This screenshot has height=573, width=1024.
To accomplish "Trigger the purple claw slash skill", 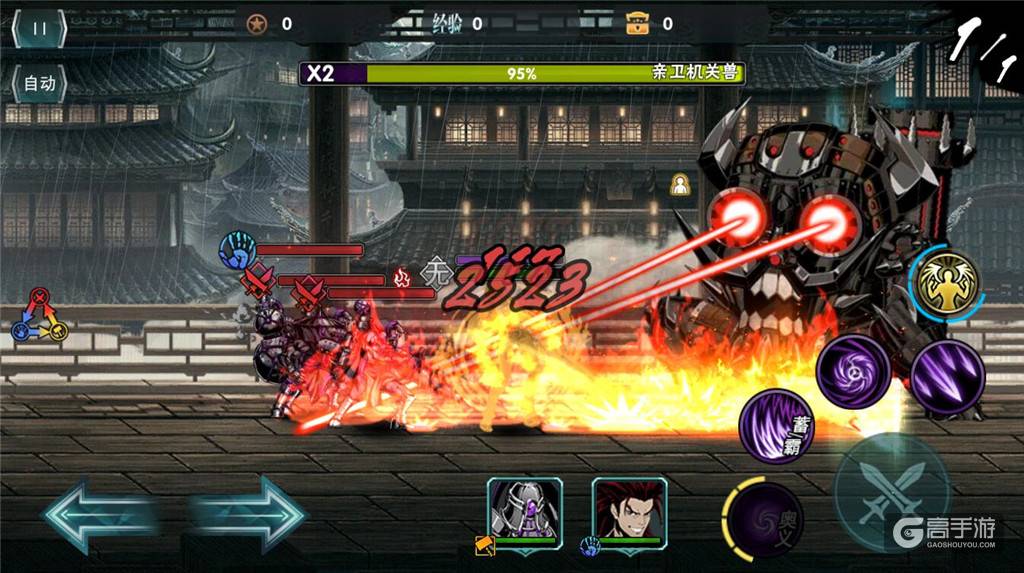I will tap(947, 378).
